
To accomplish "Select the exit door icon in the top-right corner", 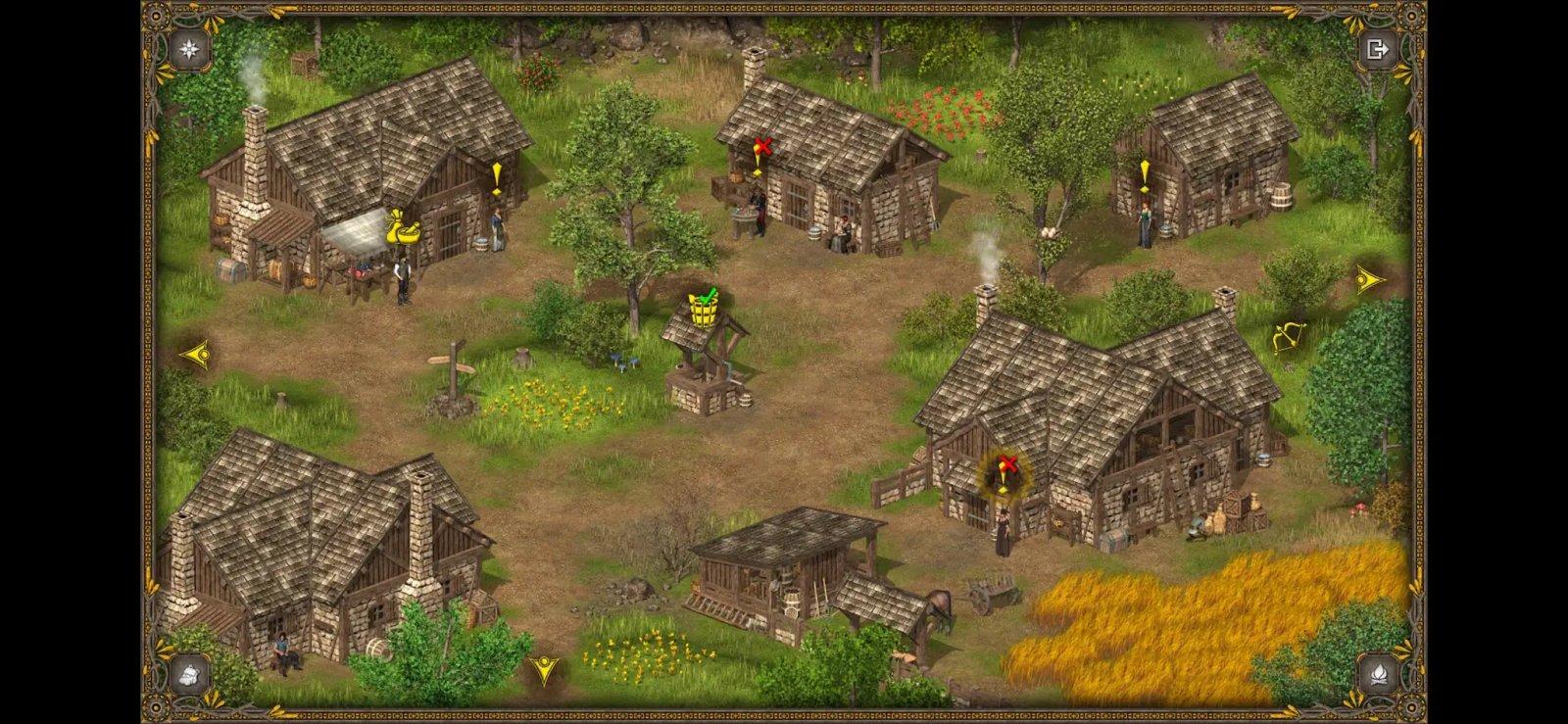I will 1379,49.
